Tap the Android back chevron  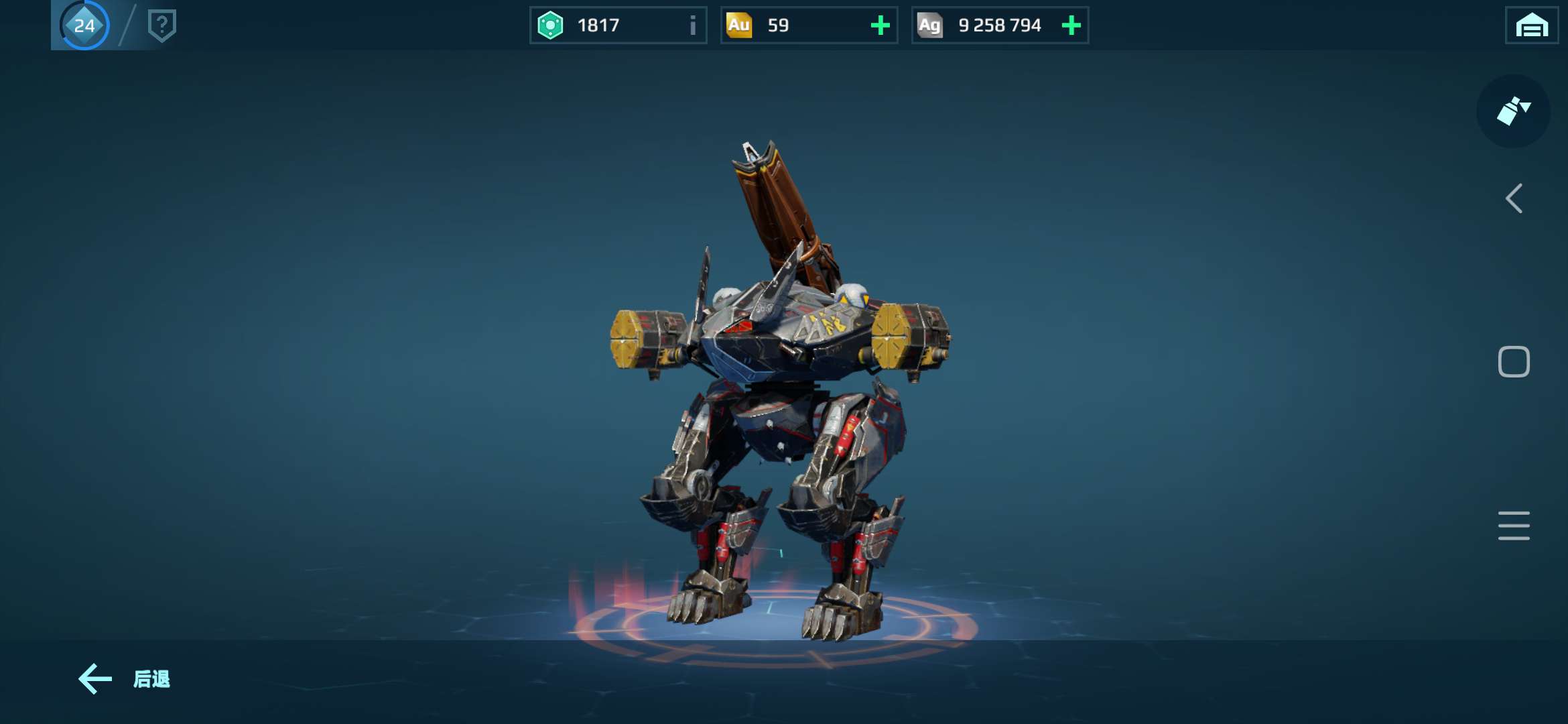pyautogui.click(x=1514, y=198)
